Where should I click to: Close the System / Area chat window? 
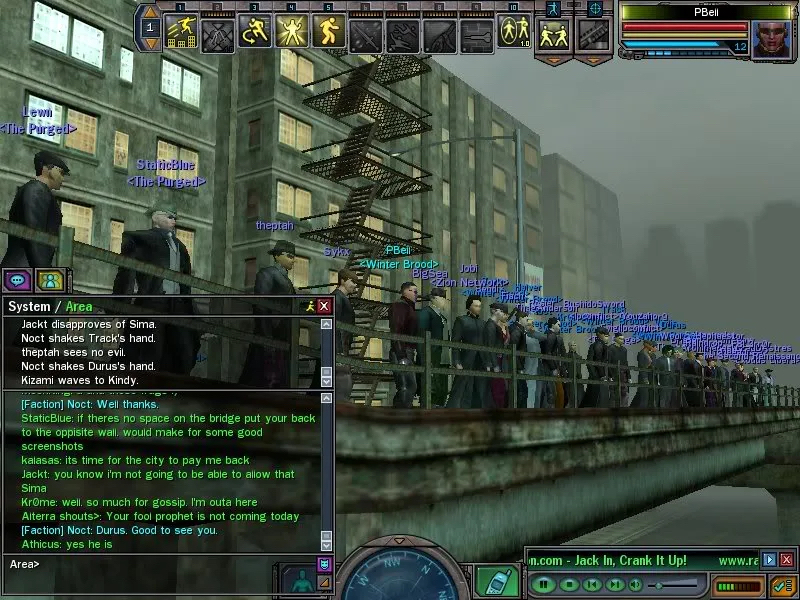[324, 306]
